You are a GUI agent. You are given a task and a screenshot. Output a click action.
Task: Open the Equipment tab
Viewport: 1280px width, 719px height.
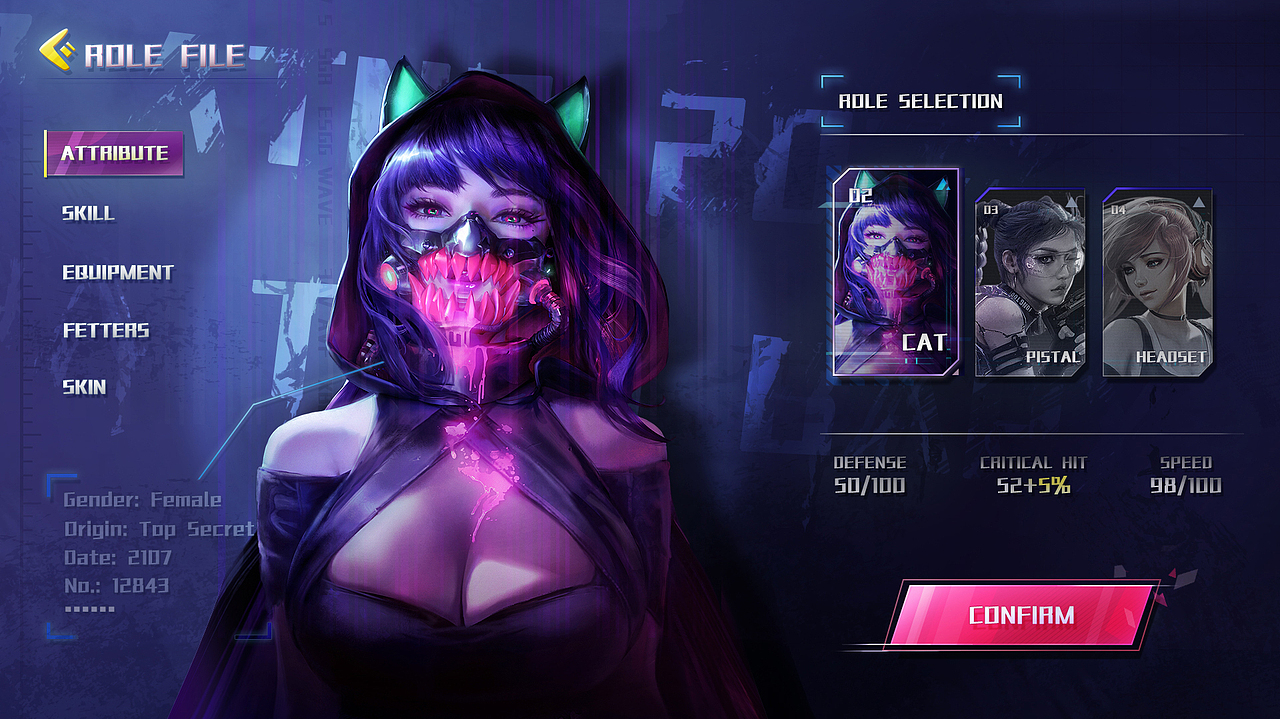(x=118, y=272)
